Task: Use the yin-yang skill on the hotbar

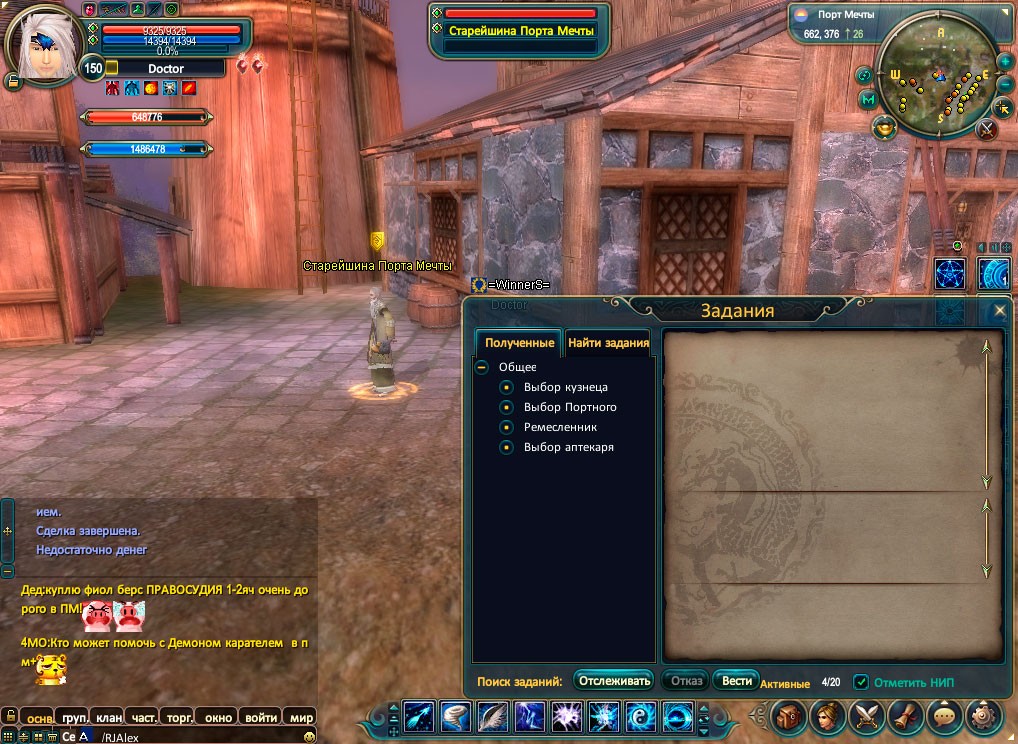Action: coord(639,717)
